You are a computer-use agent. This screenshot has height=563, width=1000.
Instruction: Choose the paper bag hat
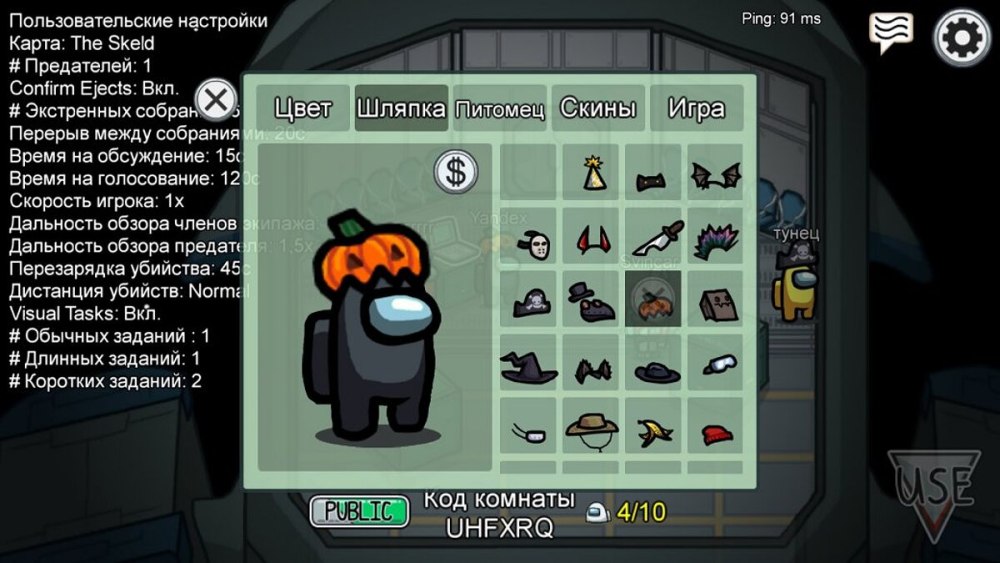click(716, 300)
